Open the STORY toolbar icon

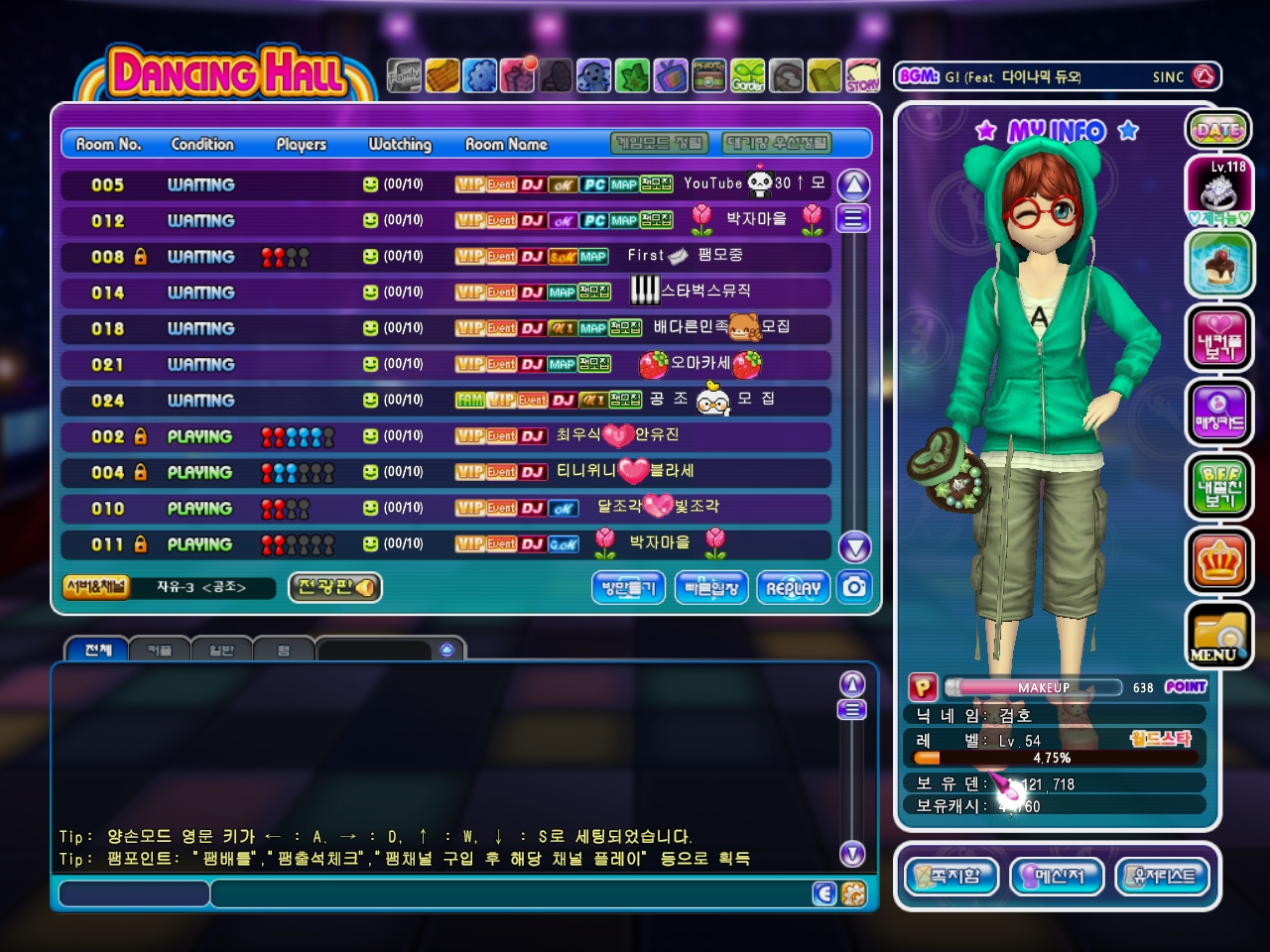click(862, 76)
